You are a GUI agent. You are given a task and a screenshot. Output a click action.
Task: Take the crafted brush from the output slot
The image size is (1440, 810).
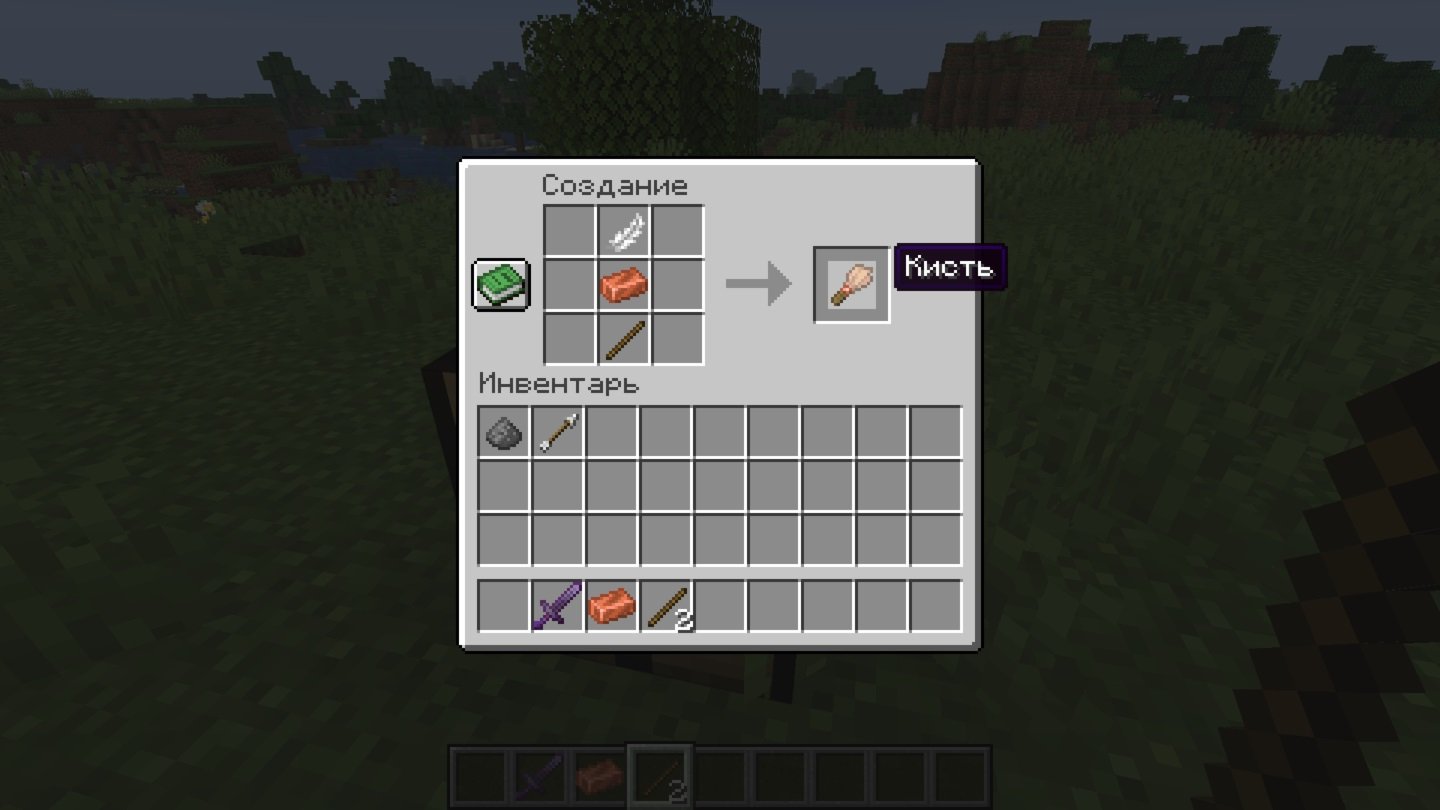pos(851,285)
